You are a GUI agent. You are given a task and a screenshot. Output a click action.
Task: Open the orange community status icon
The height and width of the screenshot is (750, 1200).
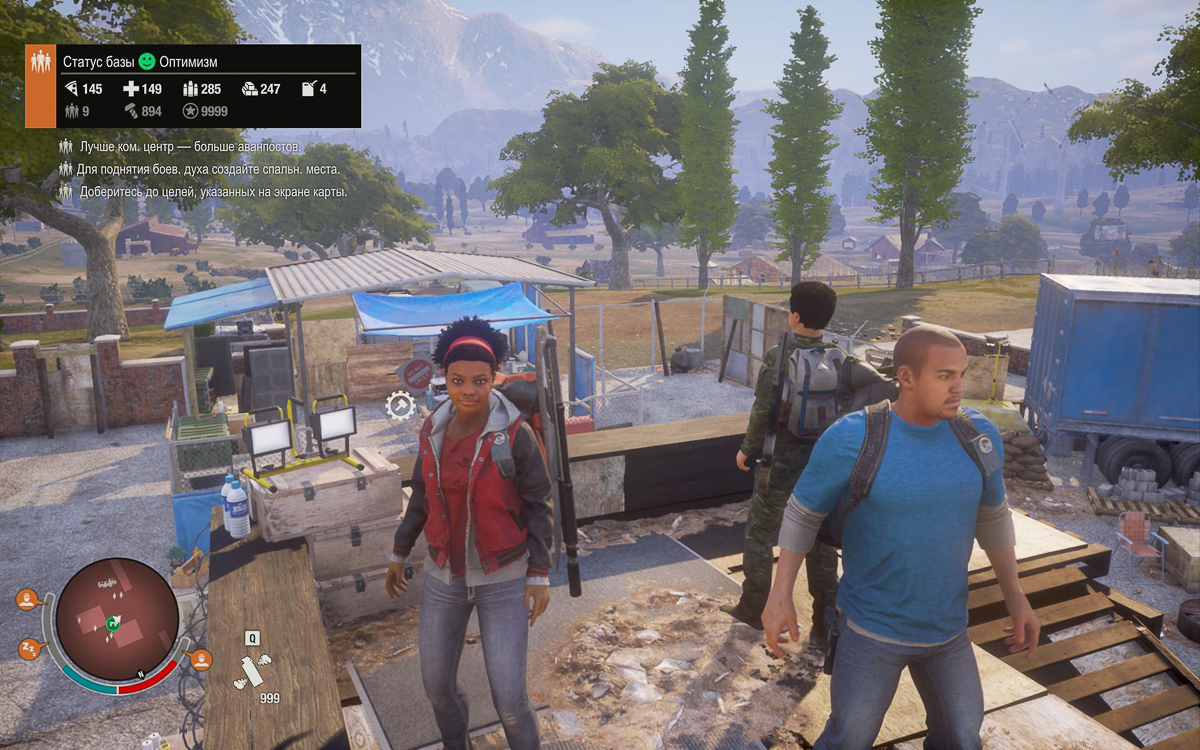point(40,86)
